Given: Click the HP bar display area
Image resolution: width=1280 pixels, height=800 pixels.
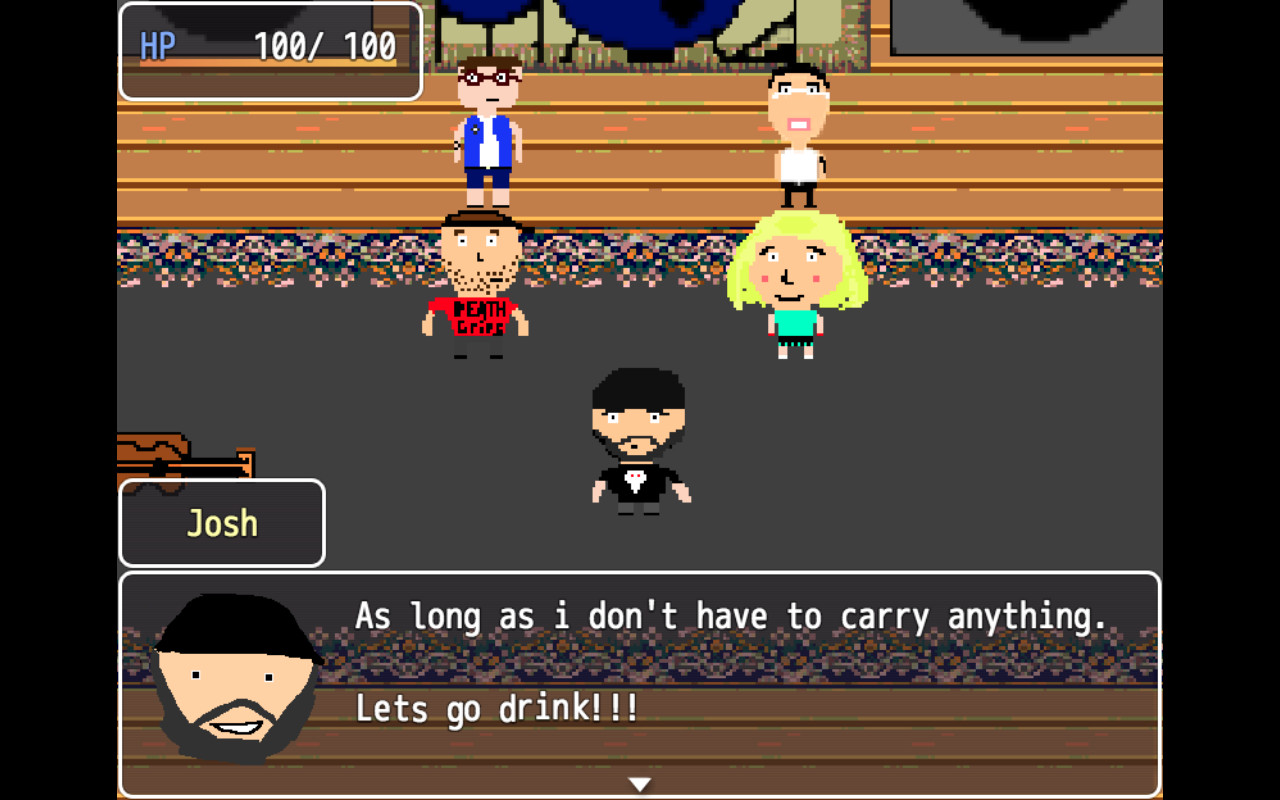Looking at the screenshot, I should (270, 44).
